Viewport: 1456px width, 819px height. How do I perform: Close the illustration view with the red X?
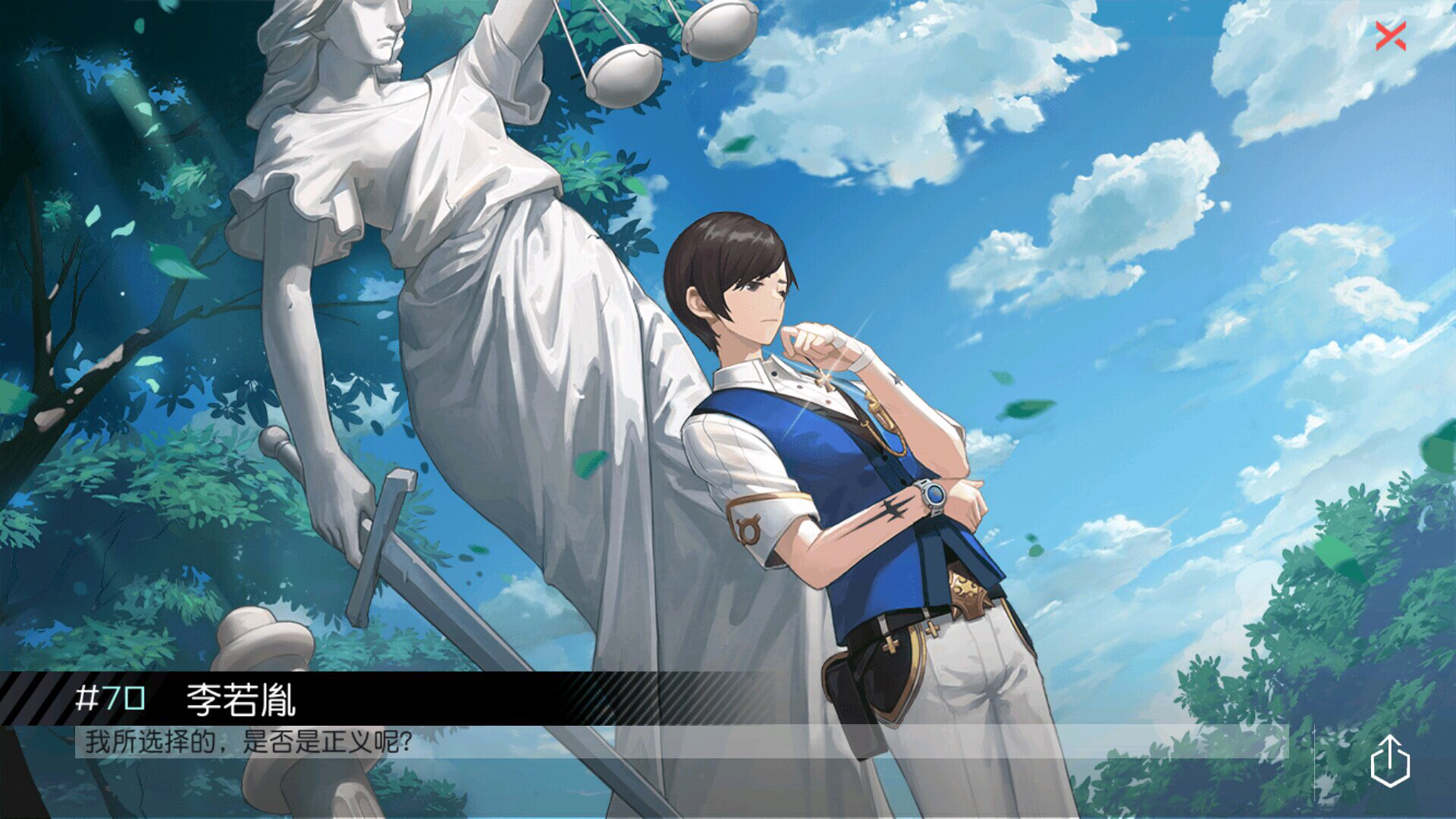click(x=1391, y=36)
